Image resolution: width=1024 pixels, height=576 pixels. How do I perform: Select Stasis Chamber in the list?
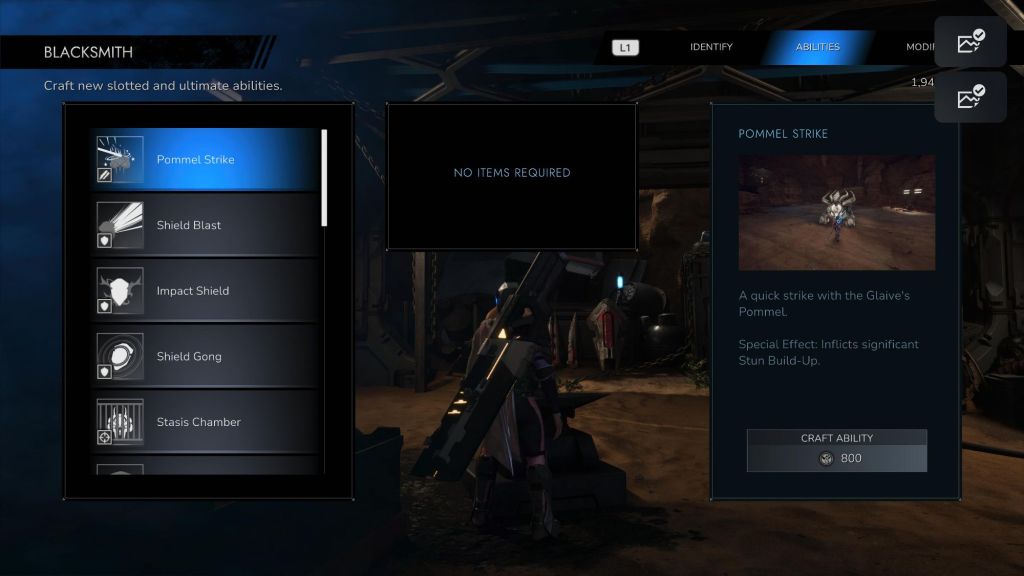(205, 422)
